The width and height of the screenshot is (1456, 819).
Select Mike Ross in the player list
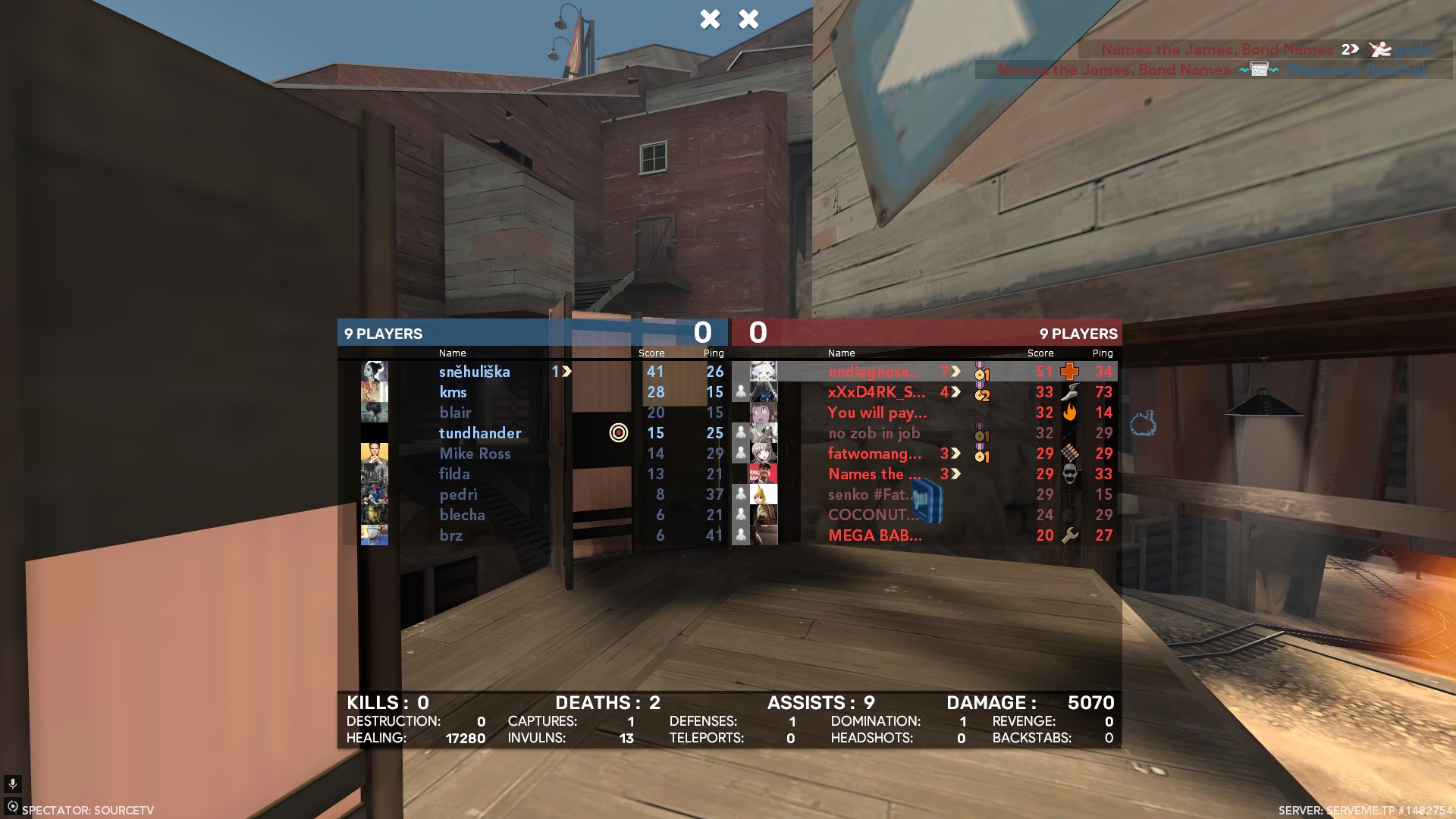tap(475, 453)
